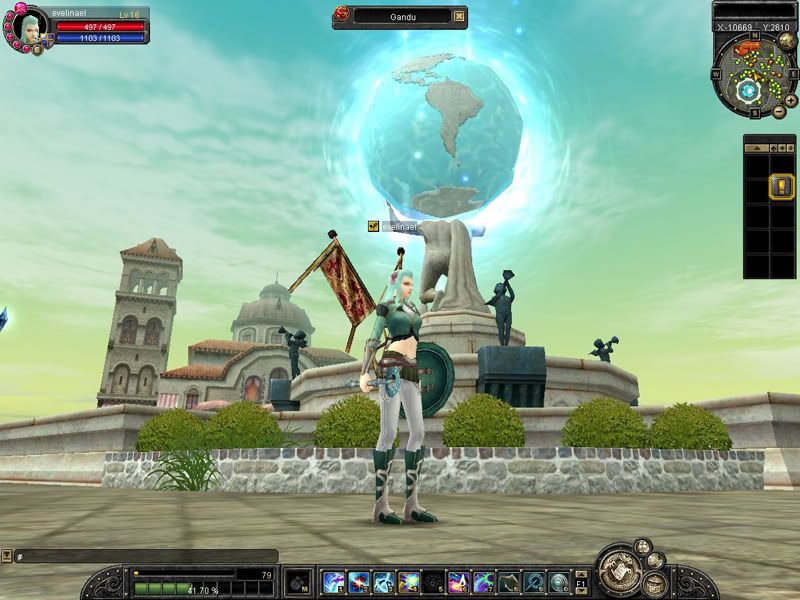Collapse the side panel with the up arrow
Screen dimensions: 800x600
(755, 147)
